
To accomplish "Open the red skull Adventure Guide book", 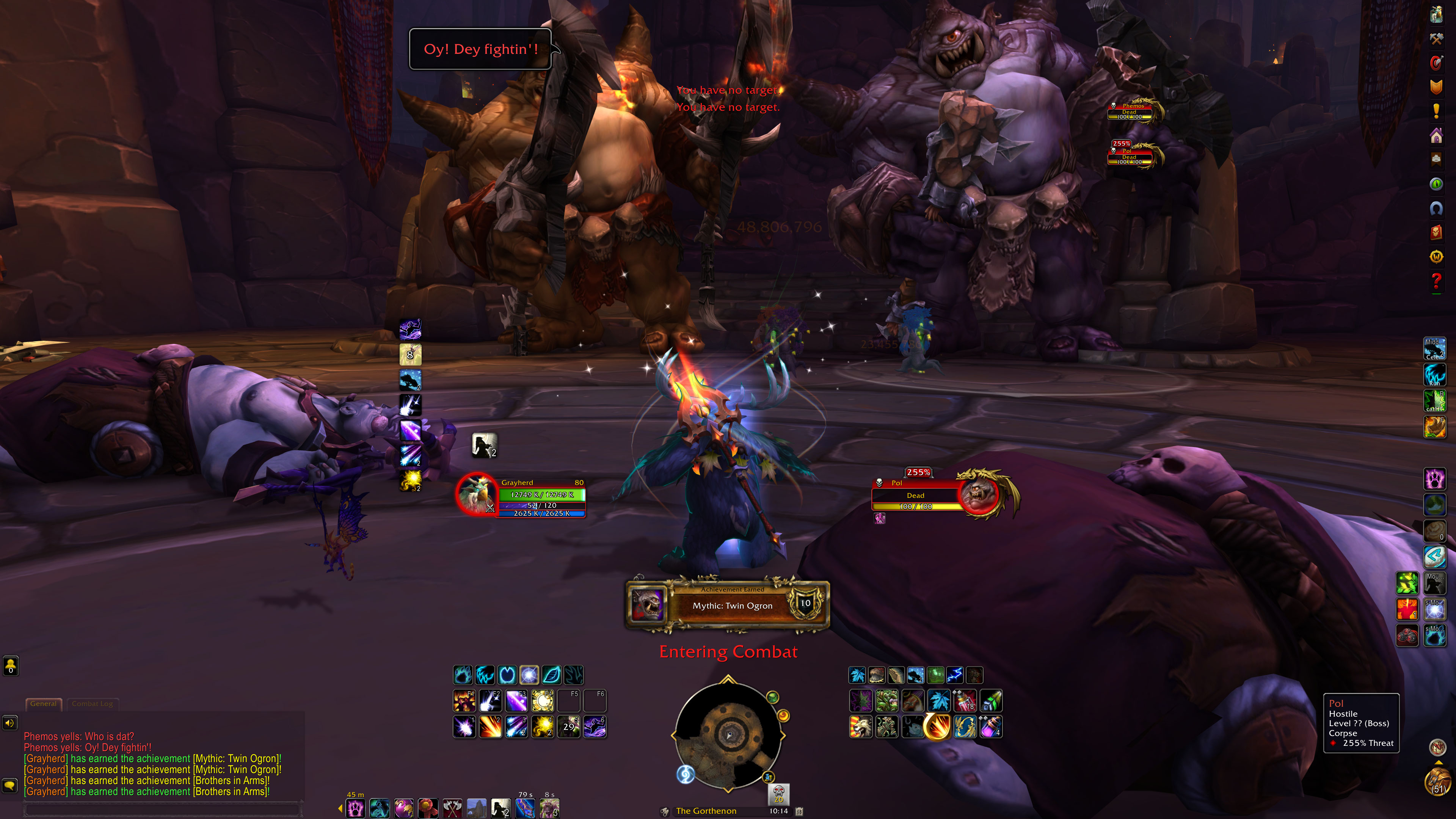I will point(1436,232).
